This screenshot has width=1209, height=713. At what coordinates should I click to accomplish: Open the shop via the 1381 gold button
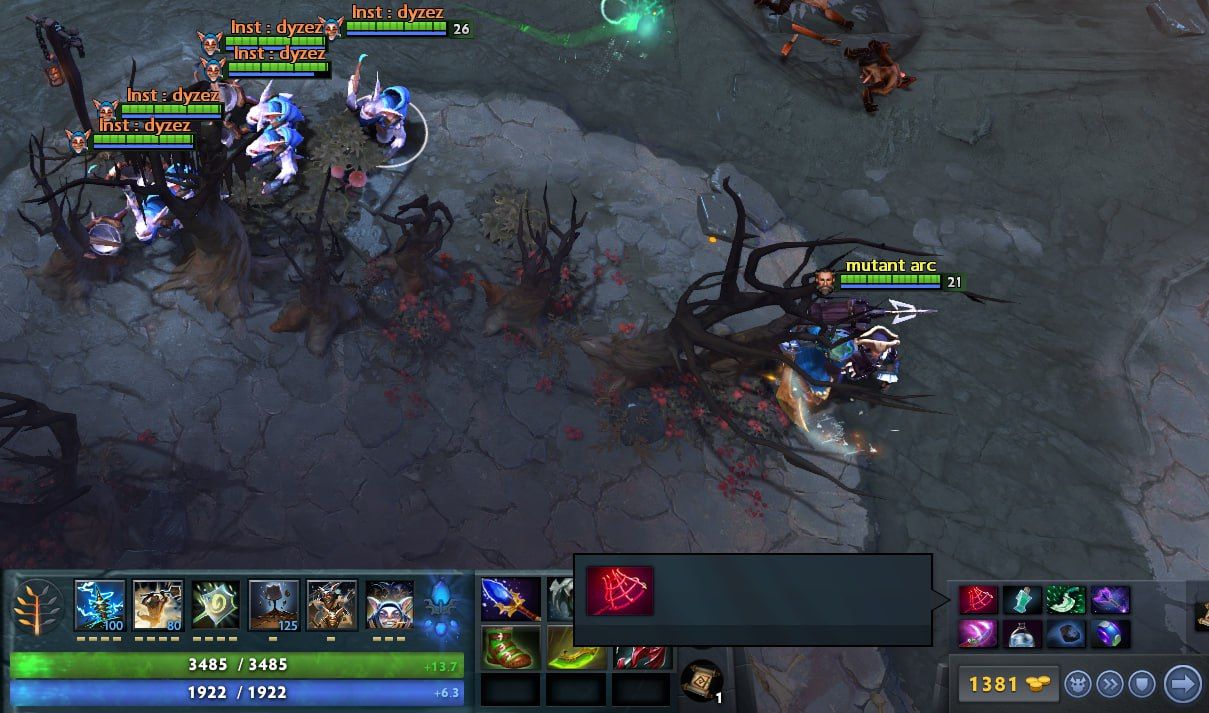pos(1003,684)
